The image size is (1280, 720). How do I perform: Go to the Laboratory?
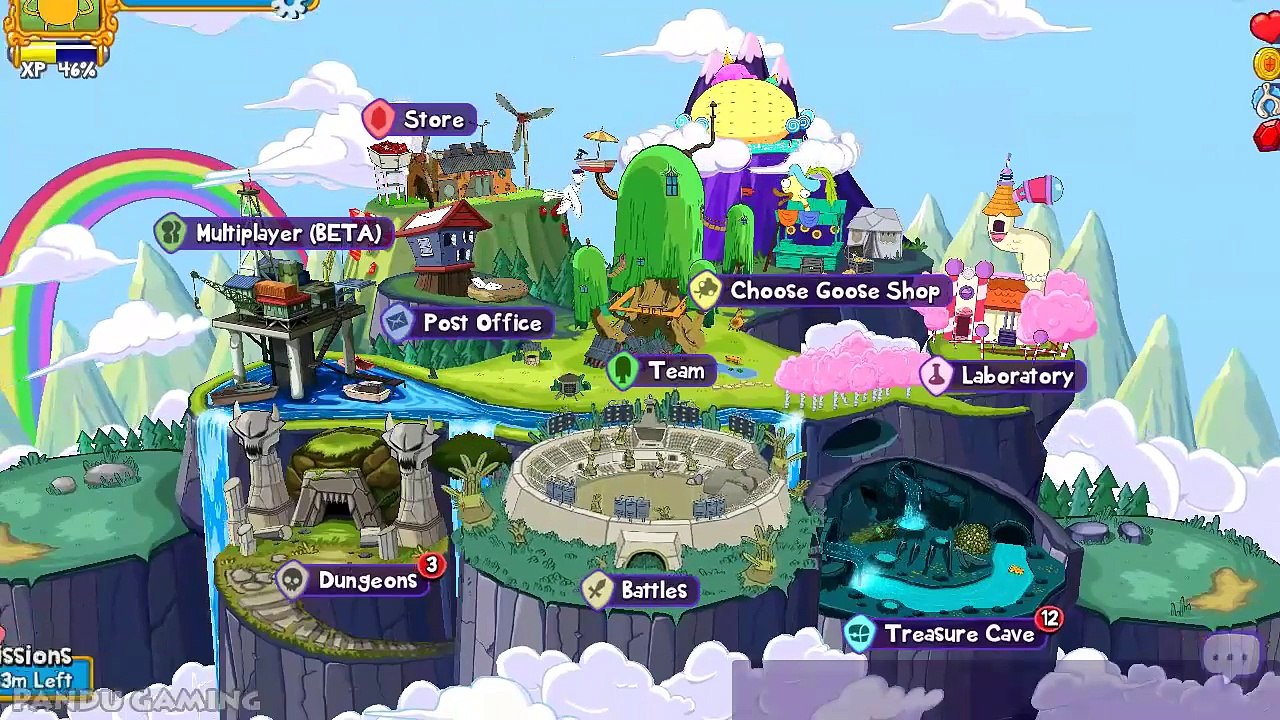[x=999, y=376]
